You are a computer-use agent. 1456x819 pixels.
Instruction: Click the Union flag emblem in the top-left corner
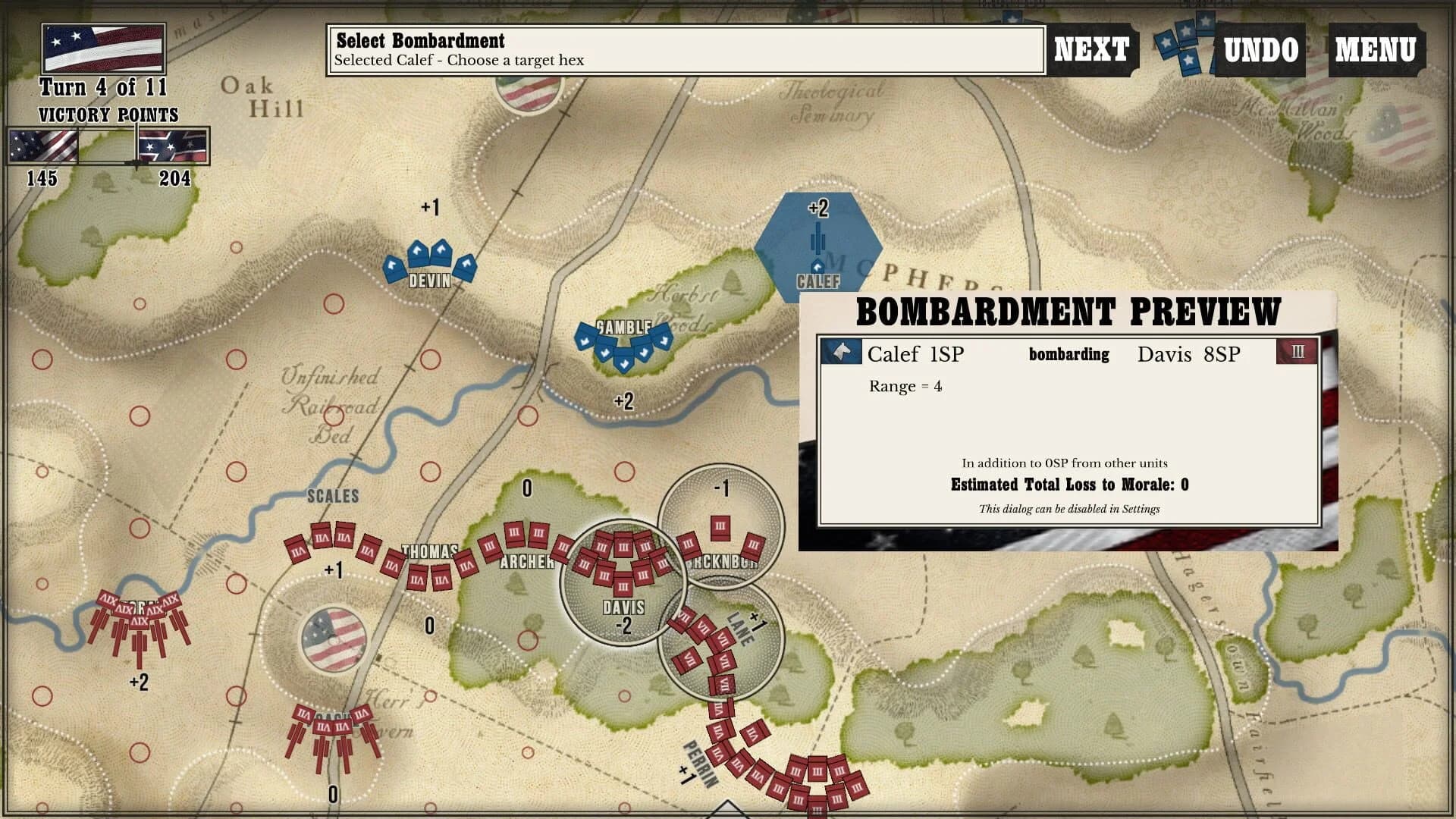coord(102,48)
